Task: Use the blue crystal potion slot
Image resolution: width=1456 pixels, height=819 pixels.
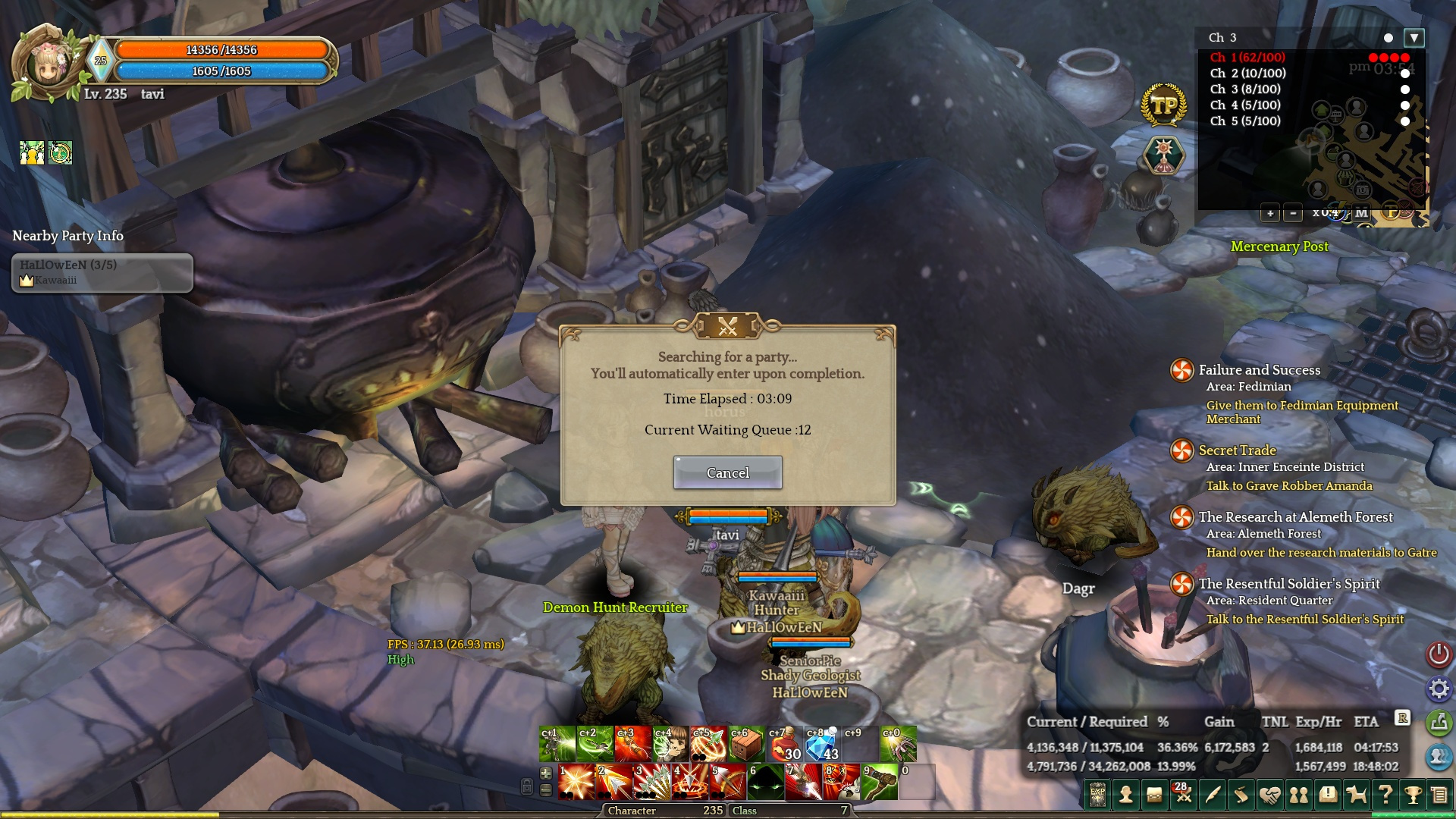Action: 822,744
